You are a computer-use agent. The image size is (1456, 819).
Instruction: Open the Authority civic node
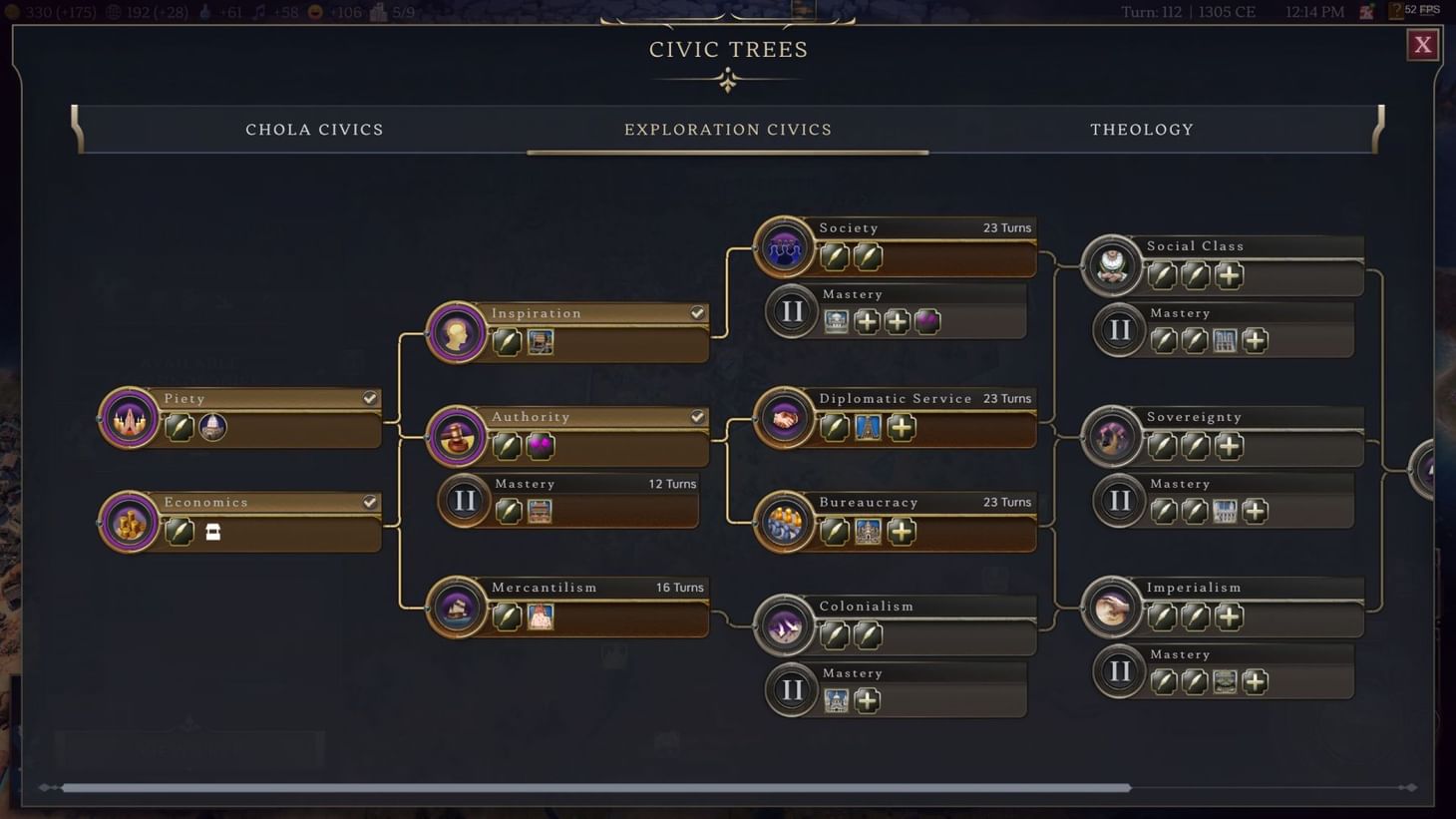click(456, 436)
